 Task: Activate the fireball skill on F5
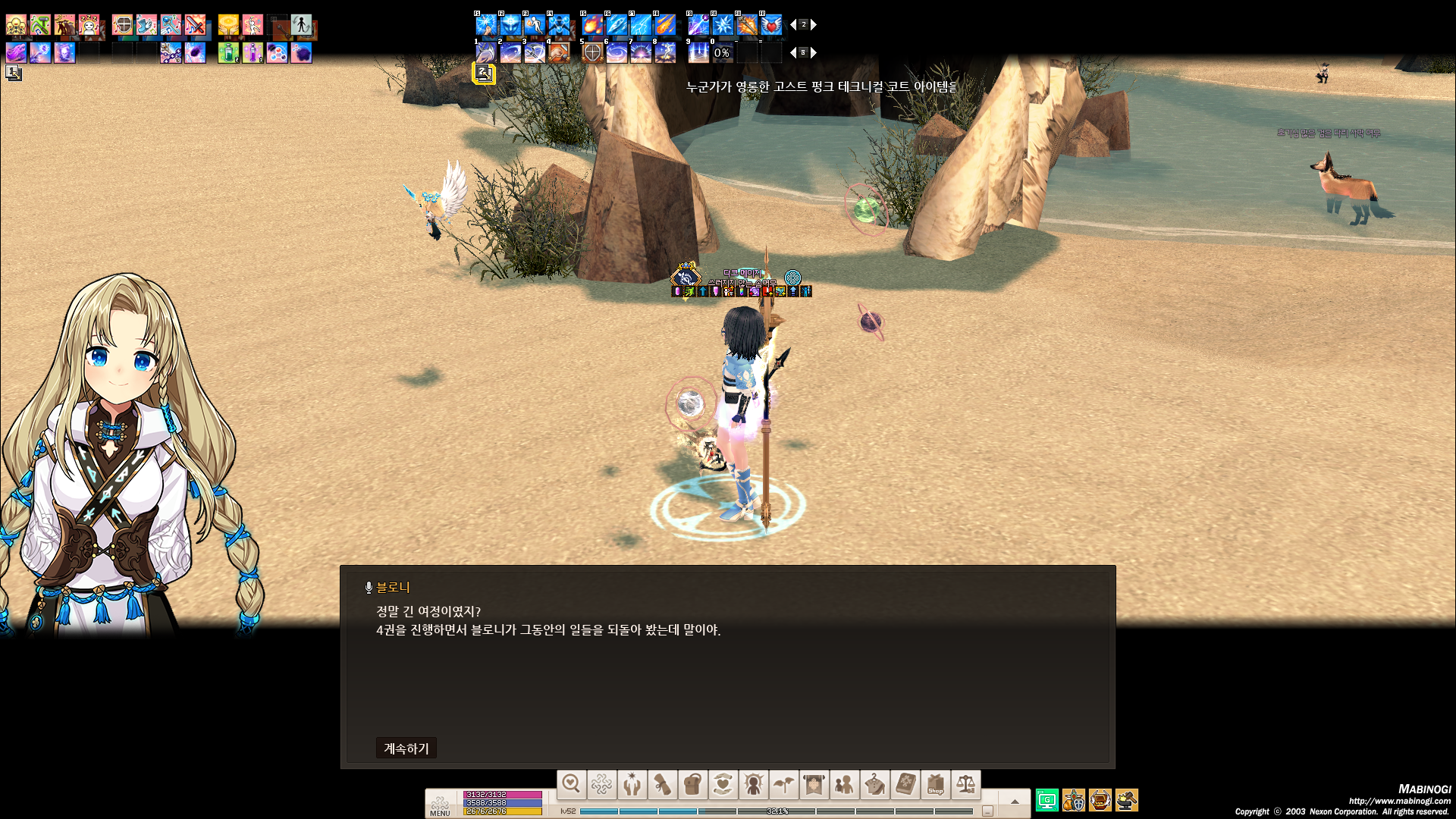(592, 25)
